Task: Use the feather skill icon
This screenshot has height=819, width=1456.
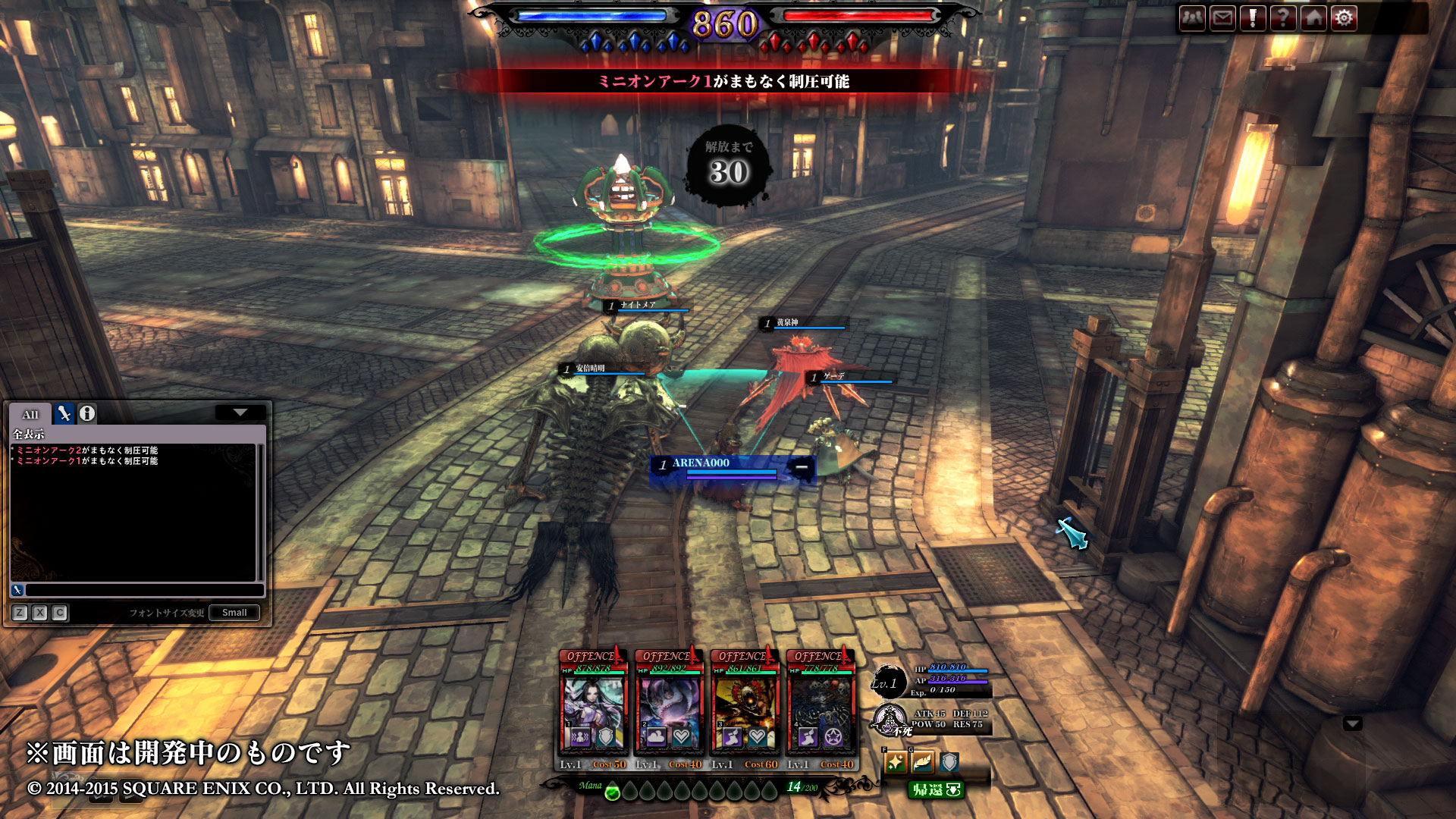Action: tap(922, 762)
